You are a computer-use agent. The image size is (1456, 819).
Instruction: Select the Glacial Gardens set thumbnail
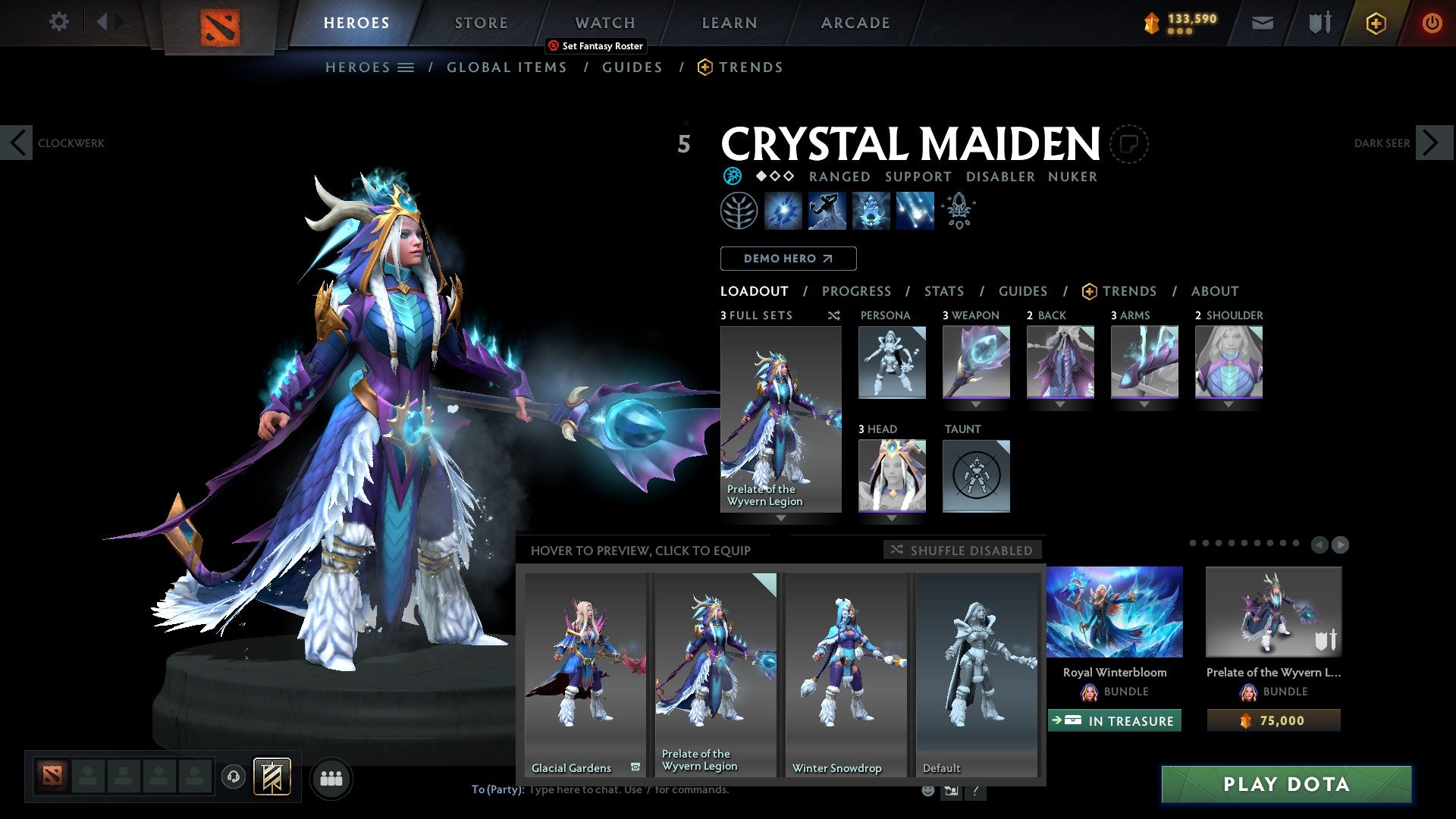tap(584, 675)
